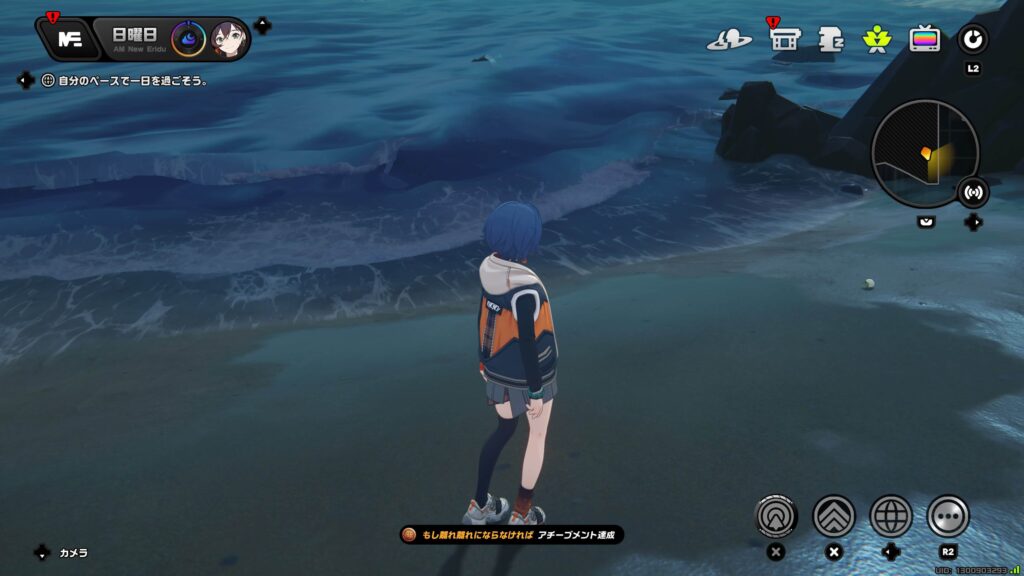Open the green figure event icon
The image size is (1024, 576).
click(877, 39)
